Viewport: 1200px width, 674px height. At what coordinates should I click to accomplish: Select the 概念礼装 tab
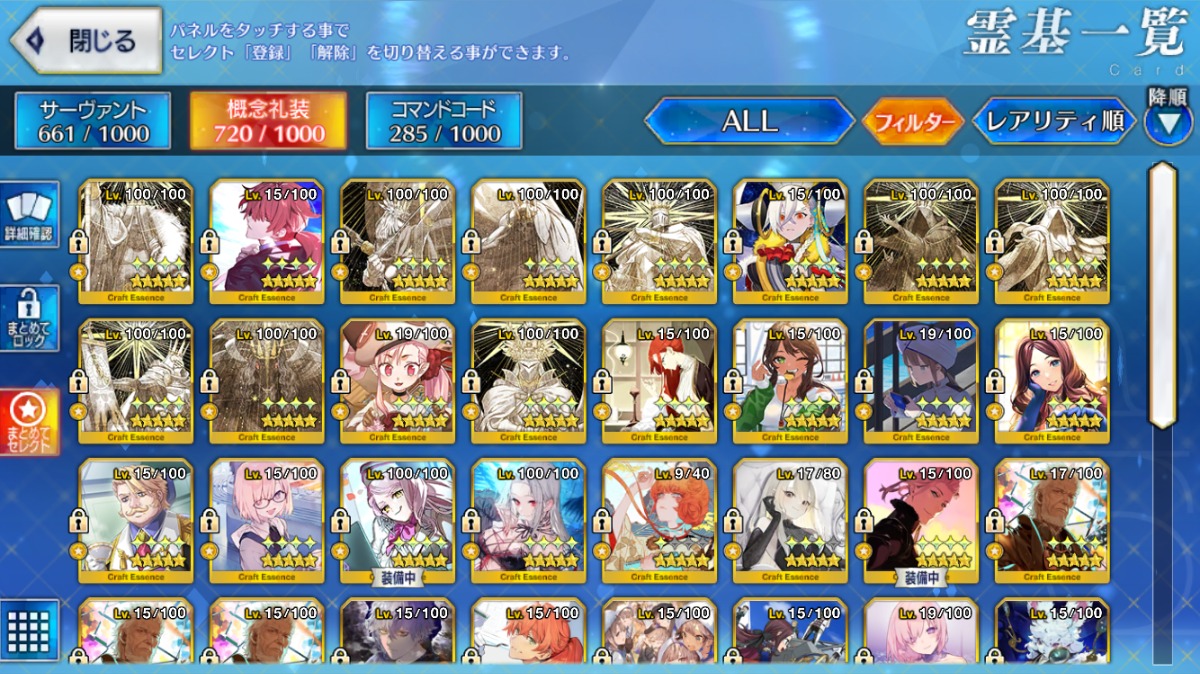click(x=268, y=121)
